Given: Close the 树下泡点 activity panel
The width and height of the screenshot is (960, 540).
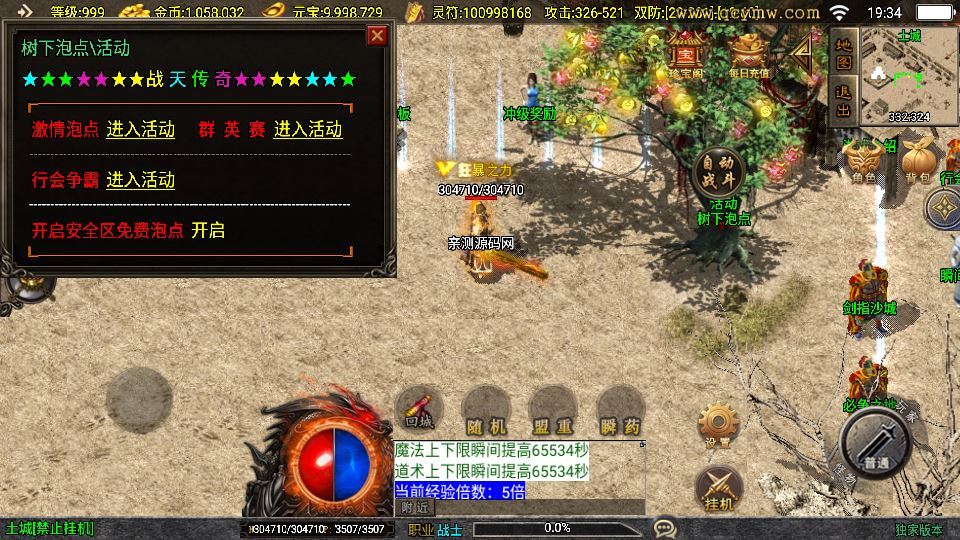Looking at the screenshot, I should [377, 36].
